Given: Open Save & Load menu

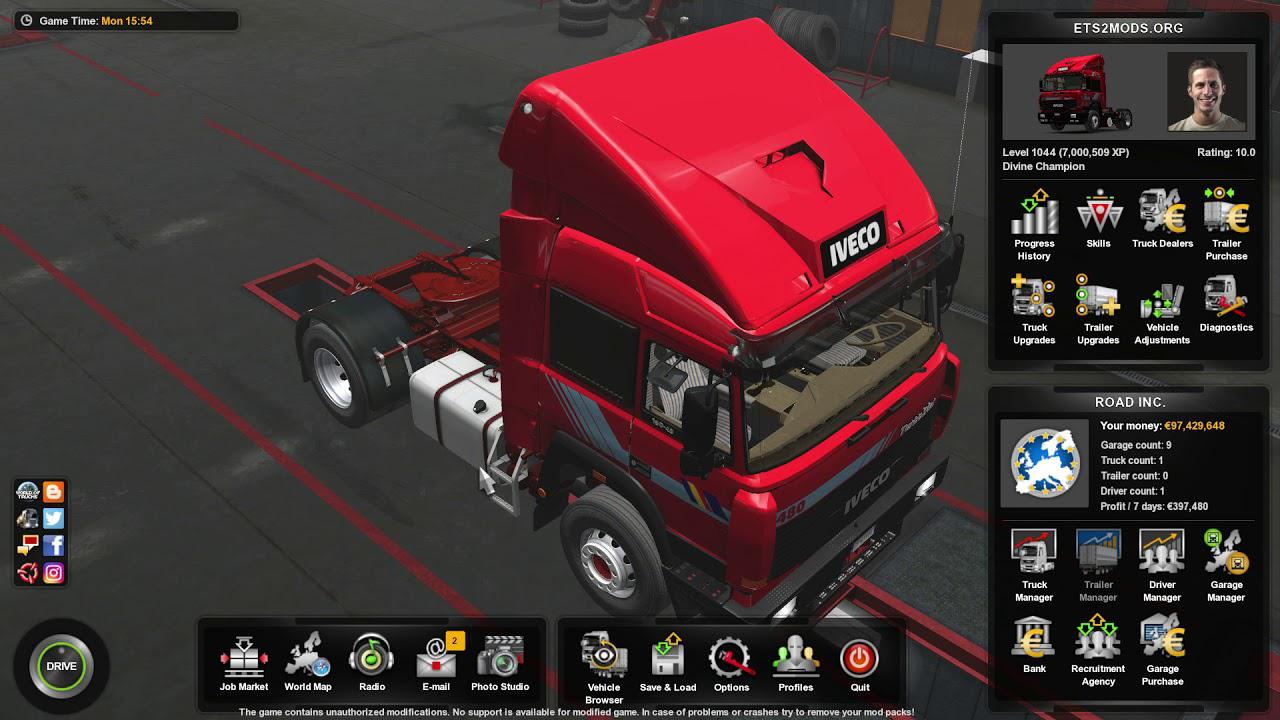Looking at the screenshot, I should pyautogui.click(x=668, y=660).
